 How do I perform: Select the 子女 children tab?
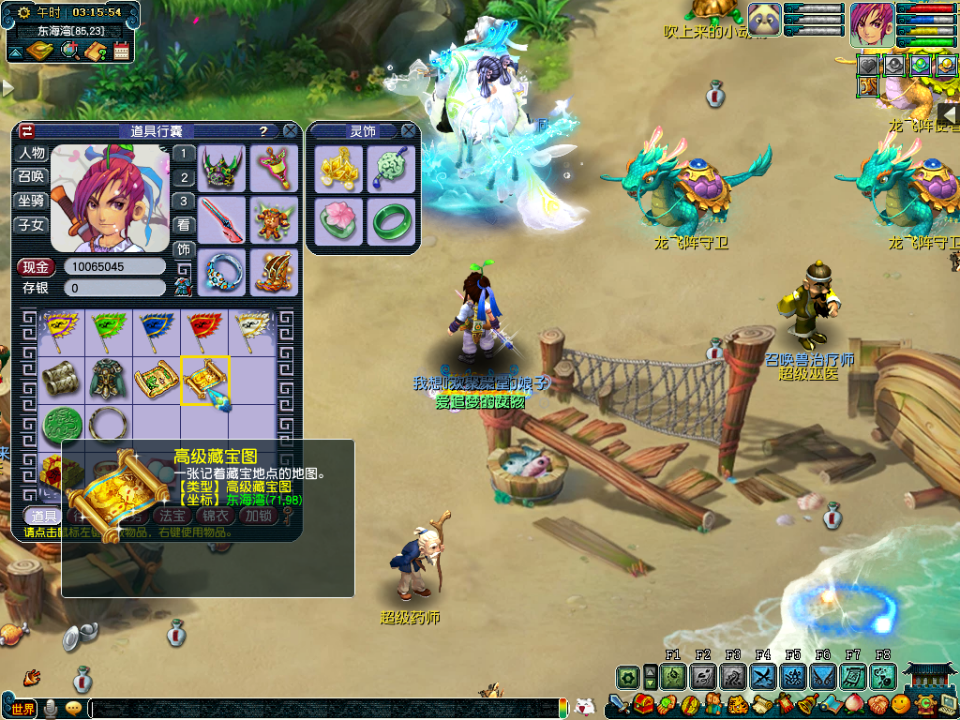point(31,223)
